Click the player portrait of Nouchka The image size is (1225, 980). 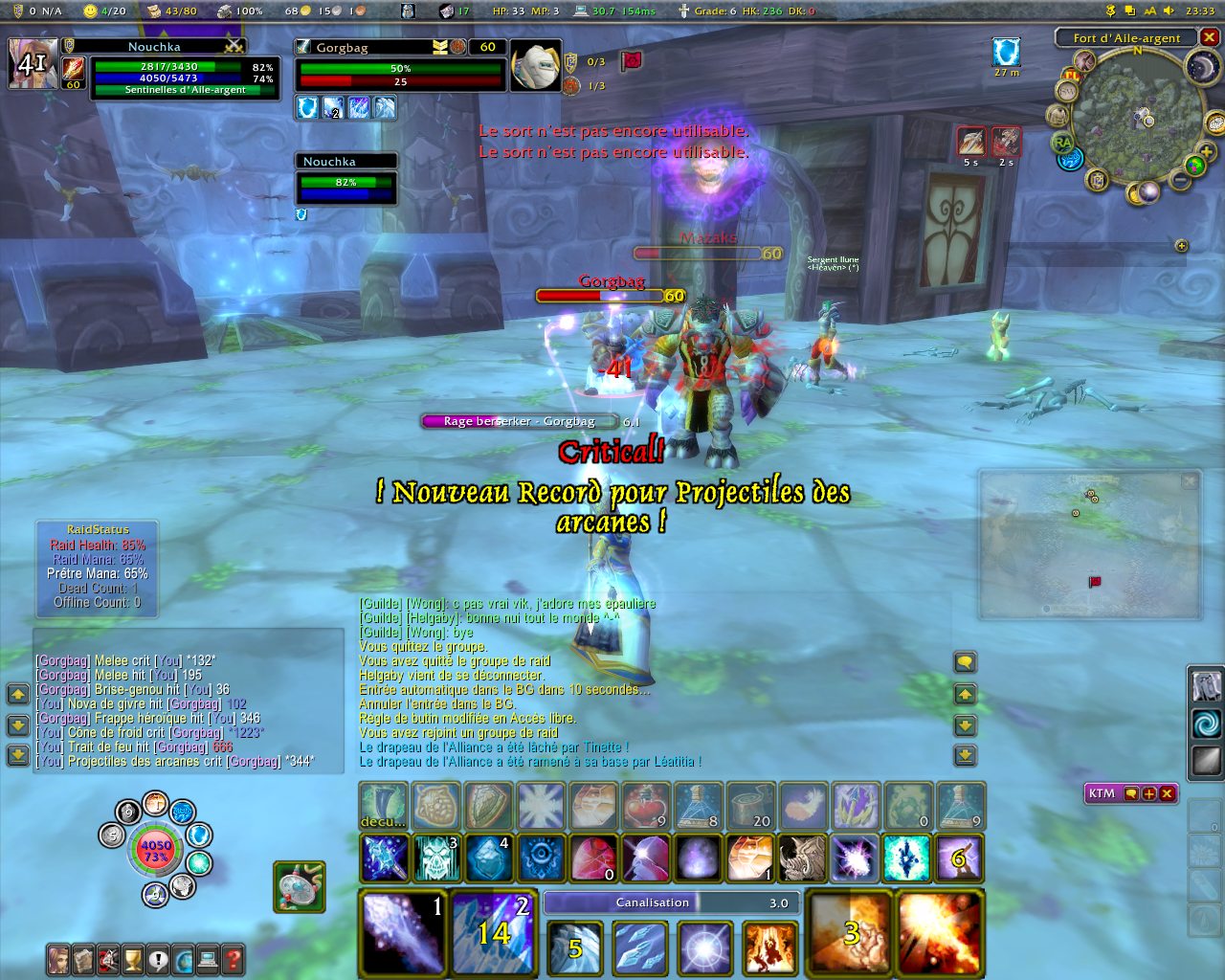(x=33, y=63)
